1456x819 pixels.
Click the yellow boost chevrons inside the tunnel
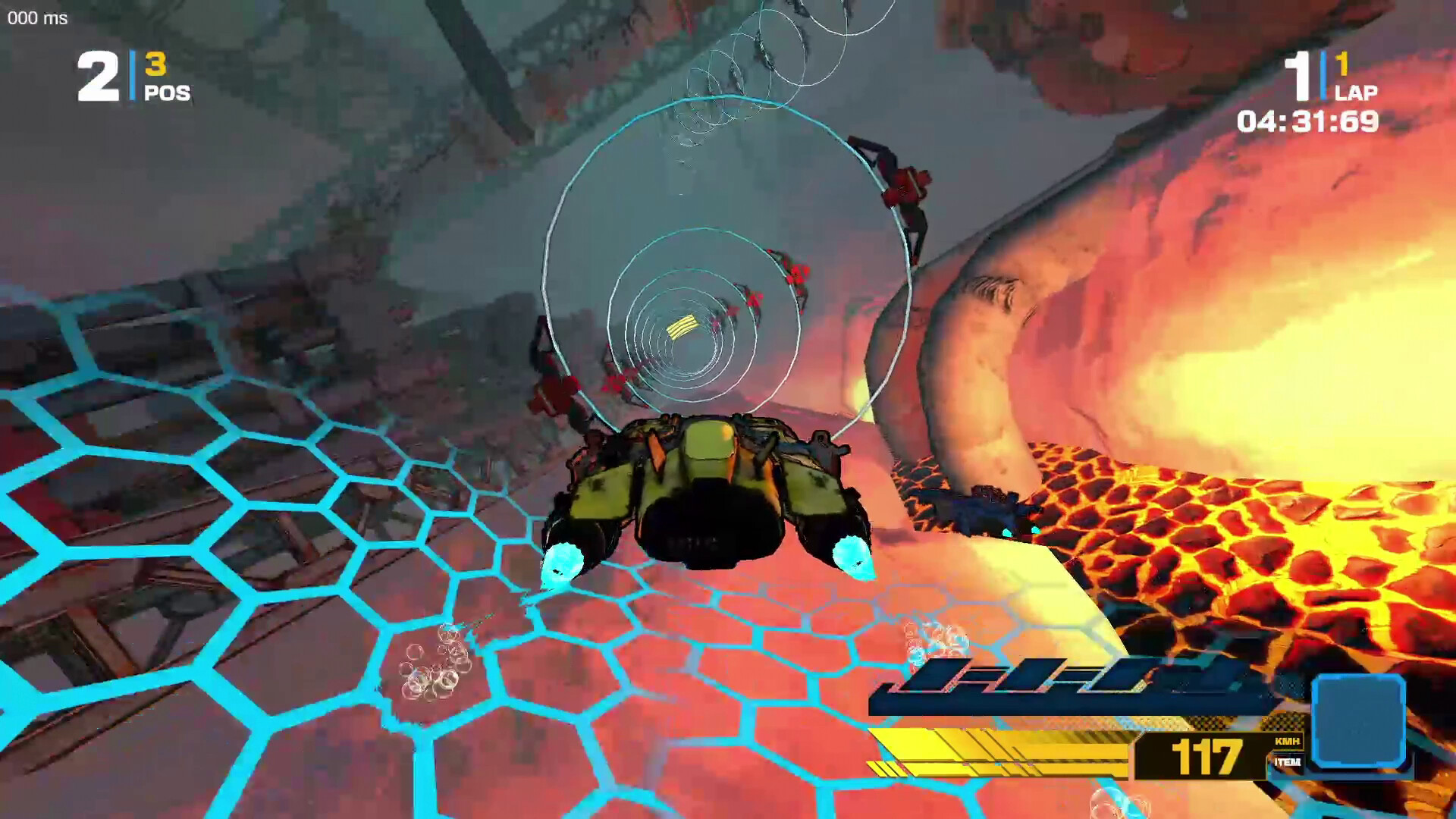[680, 326]
